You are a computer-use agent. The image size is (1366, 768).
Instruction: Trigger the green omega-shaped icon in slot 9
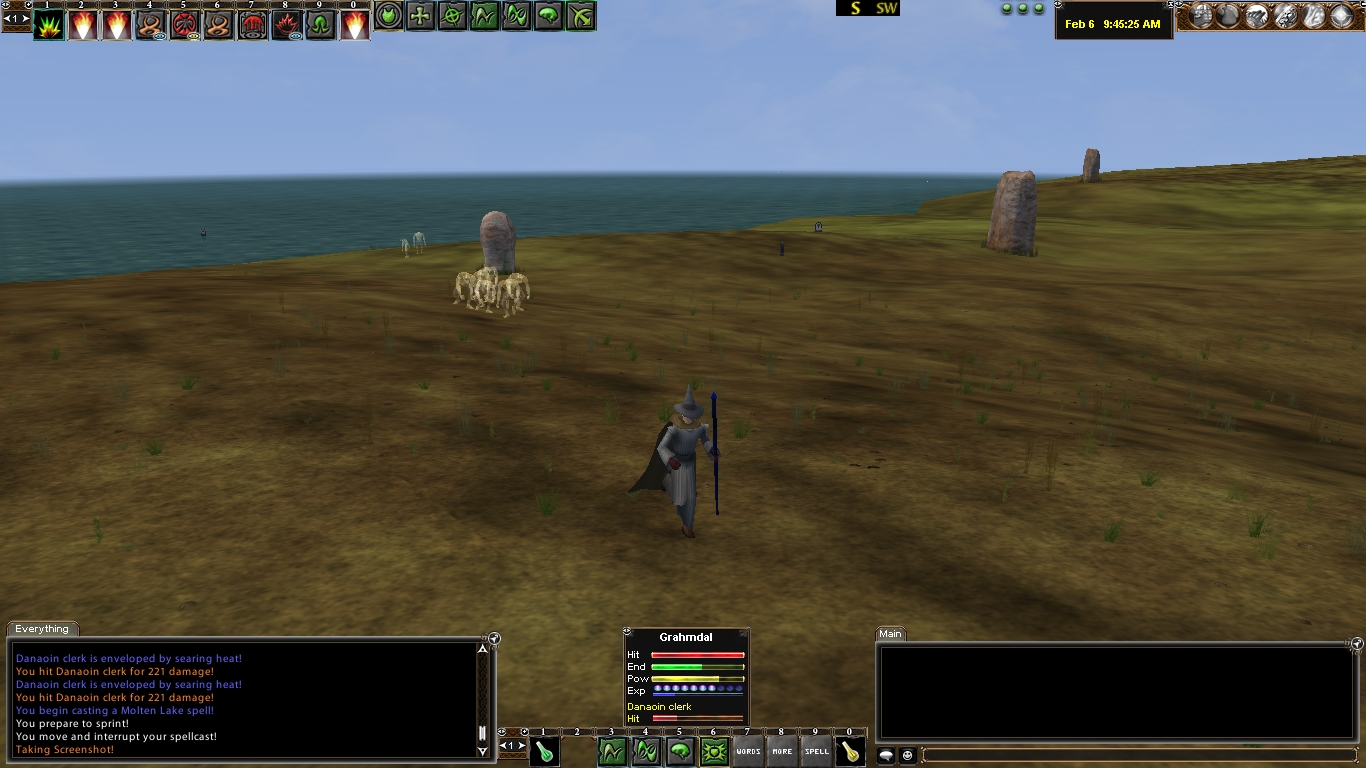[321, 25]
